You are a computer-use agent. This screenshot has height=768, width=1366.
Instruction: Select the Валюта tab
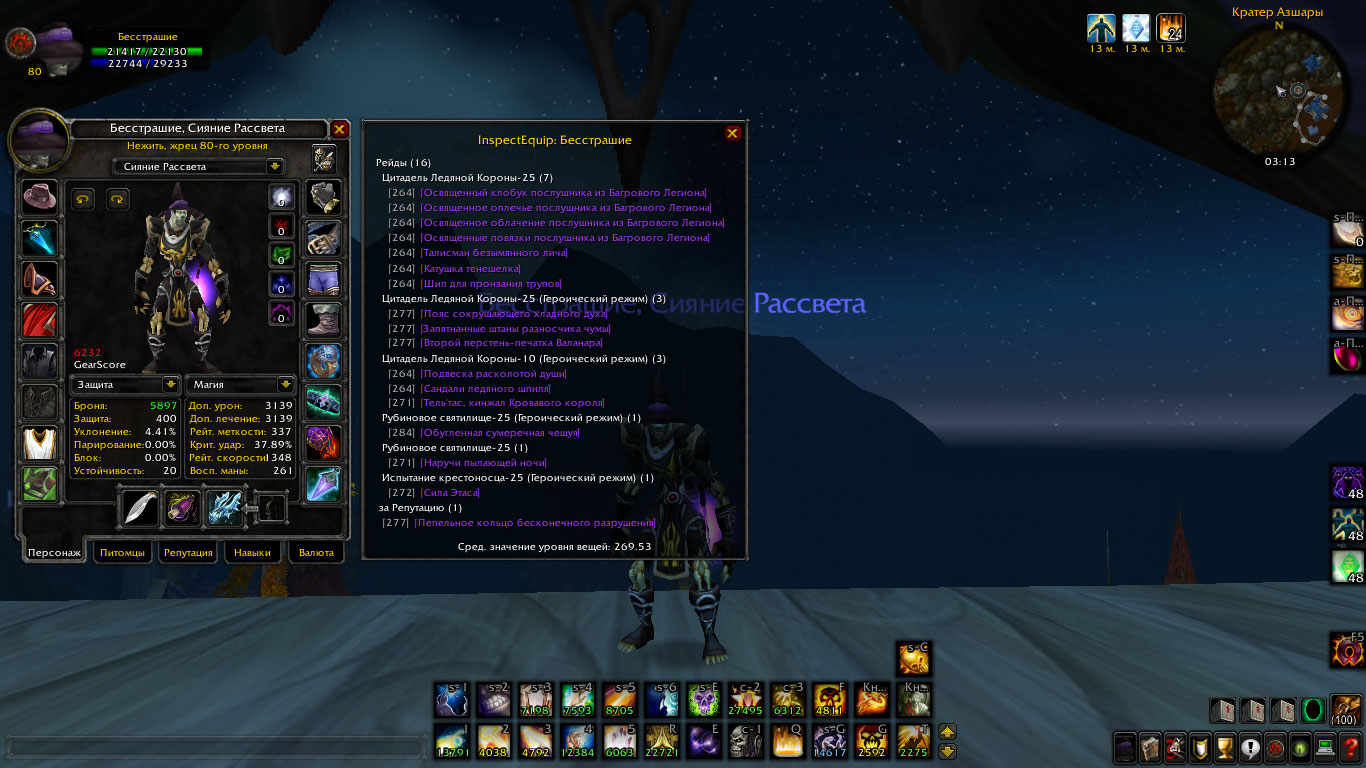(316, 552)
